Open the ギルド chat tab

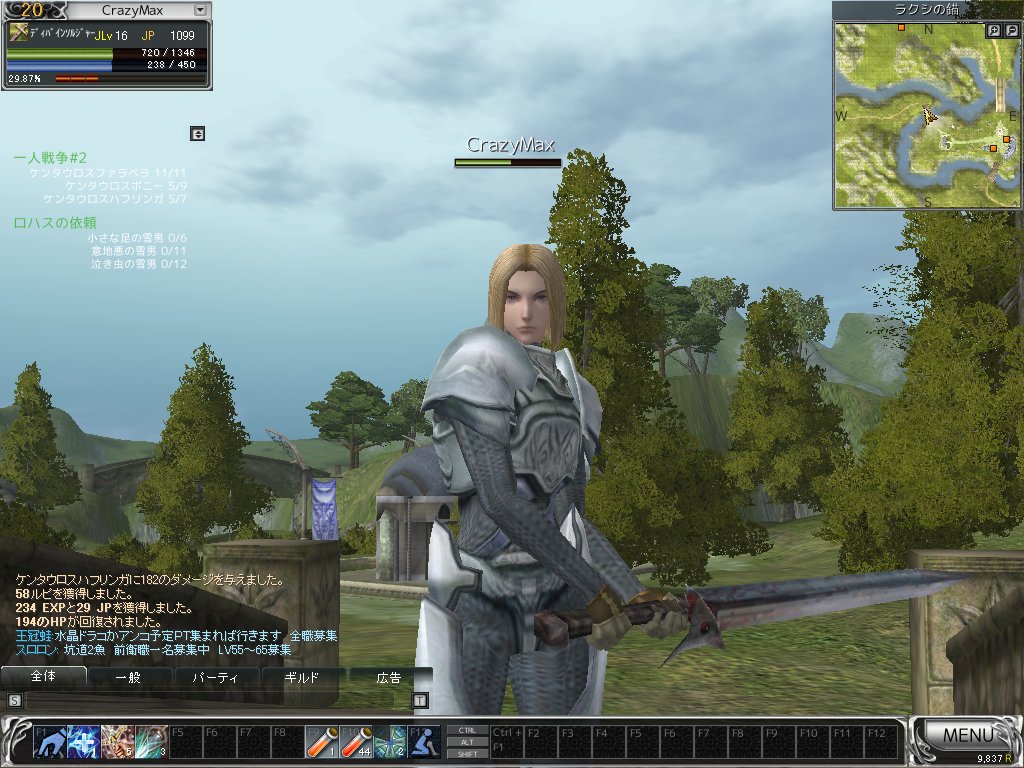(x=302, y=677)
